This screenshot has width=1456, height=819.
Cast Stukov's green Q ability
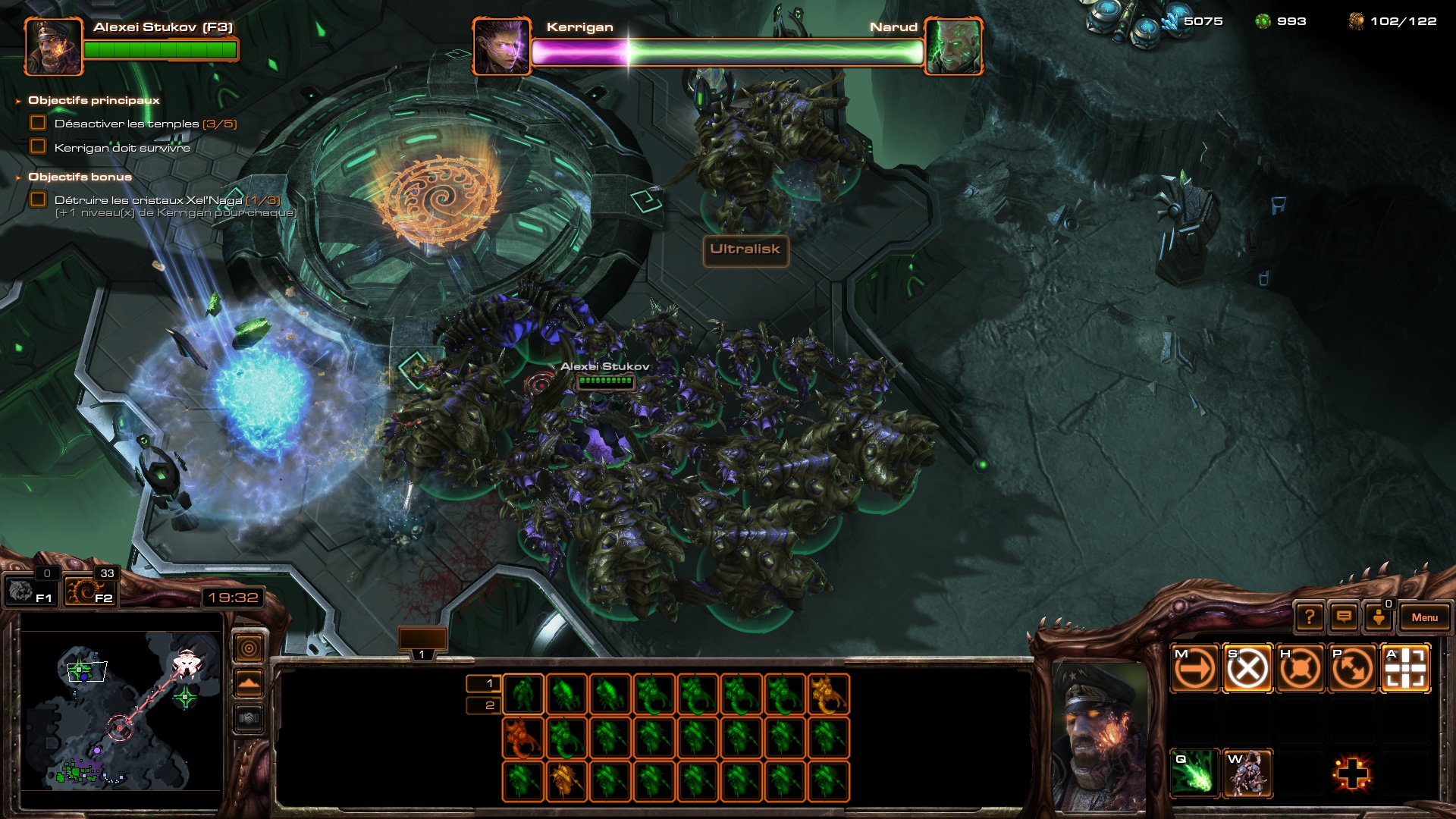(x=1194, y=773)
